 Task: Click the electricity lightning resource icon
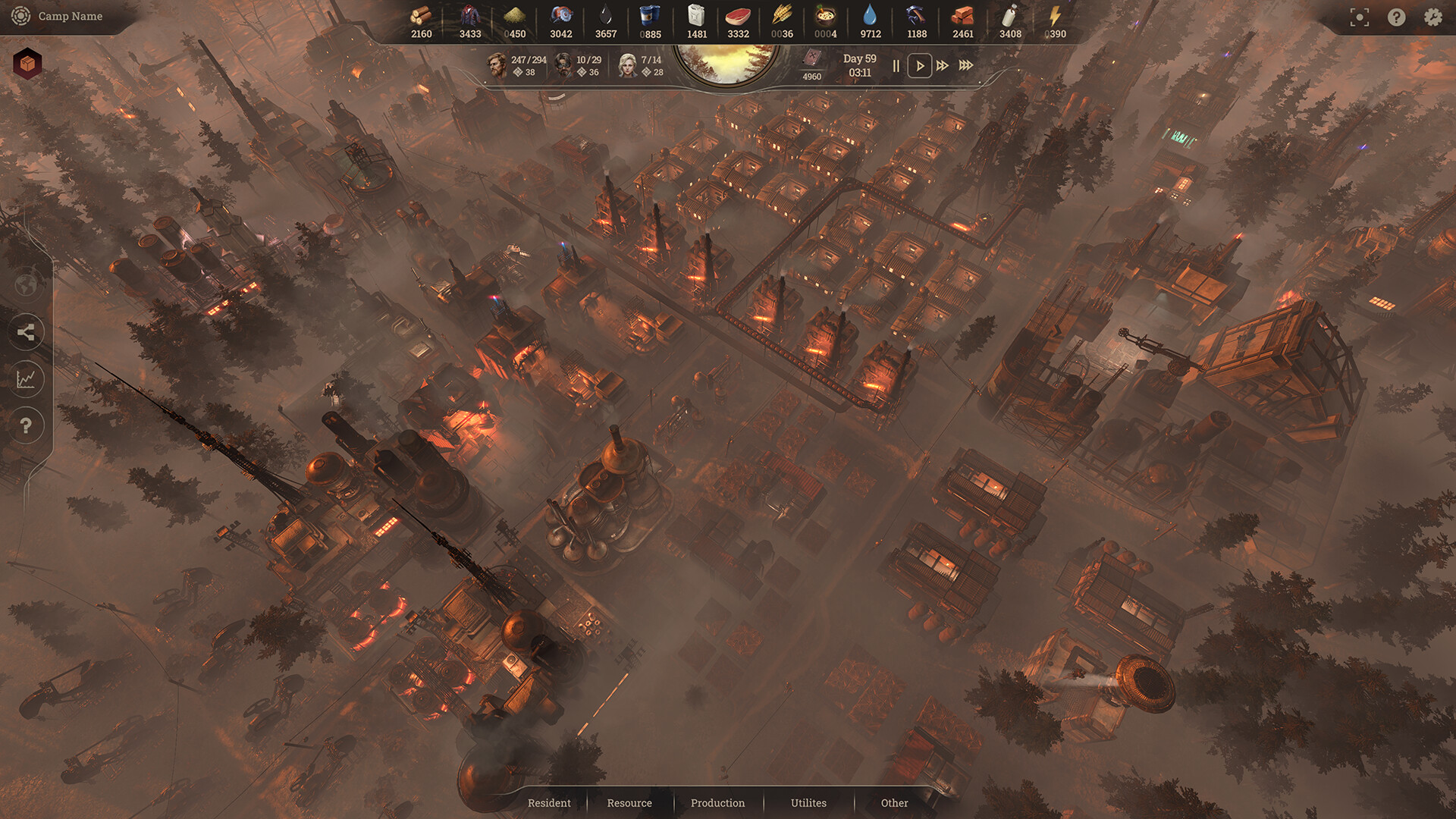point(1054,15)
